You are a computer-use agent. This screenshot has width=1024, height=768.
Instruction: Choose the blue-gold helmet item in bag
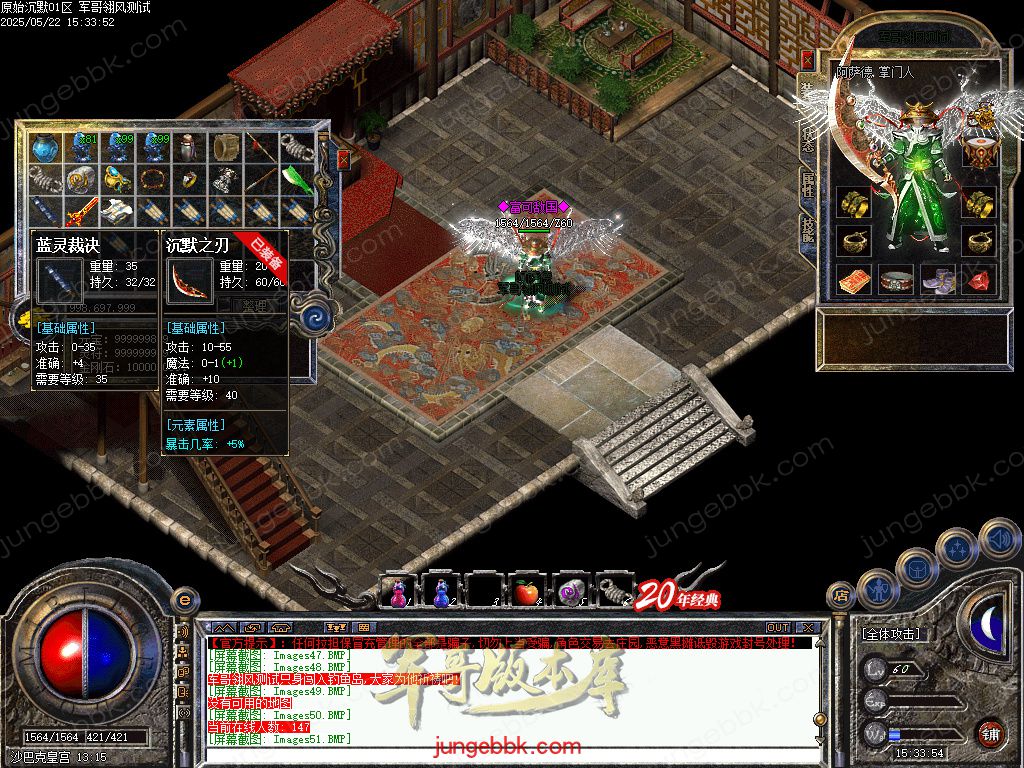click(x=116, y=180)
